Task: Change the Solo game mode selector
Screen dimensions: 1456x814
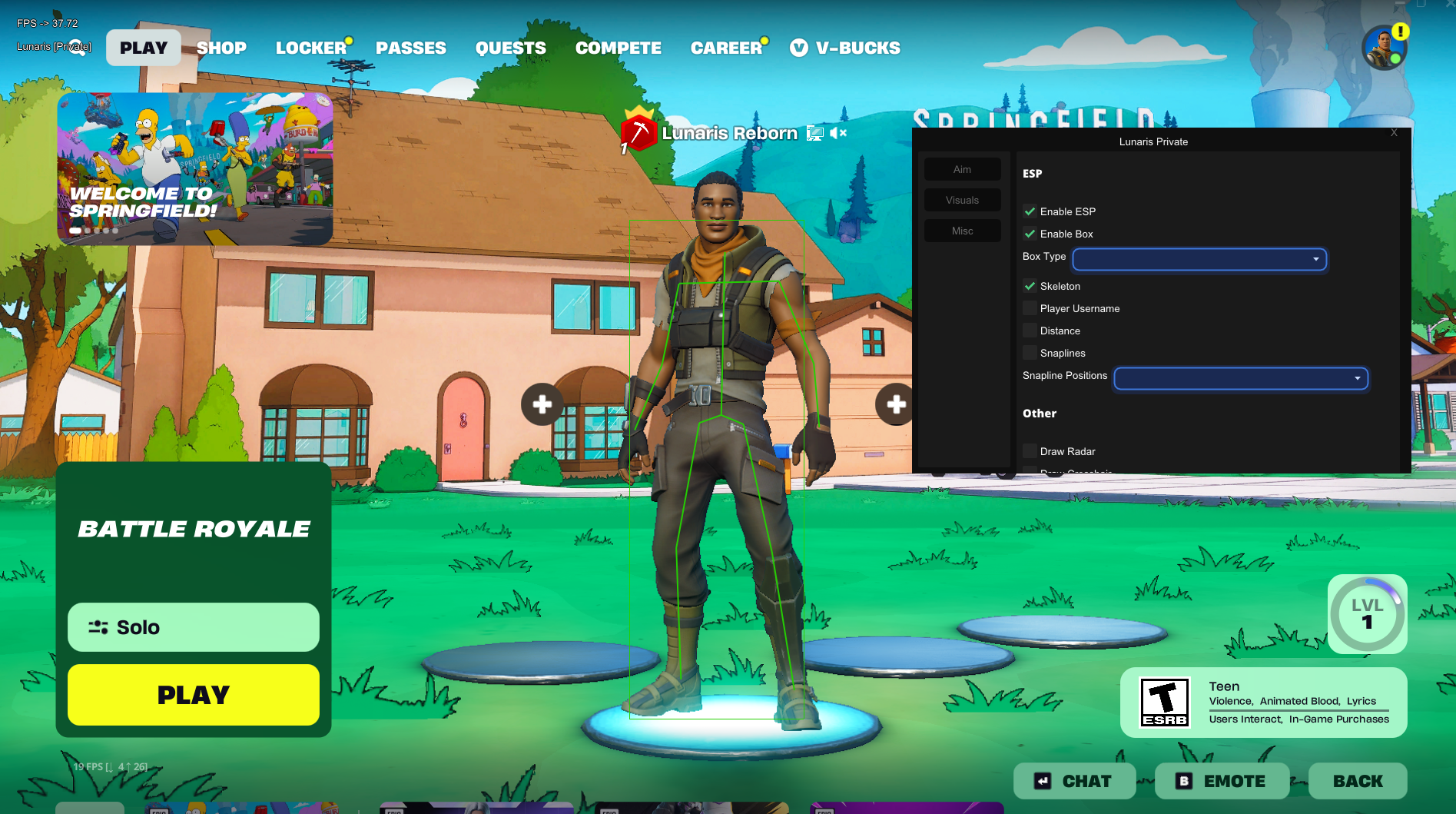Action: (x=194, y=627)
